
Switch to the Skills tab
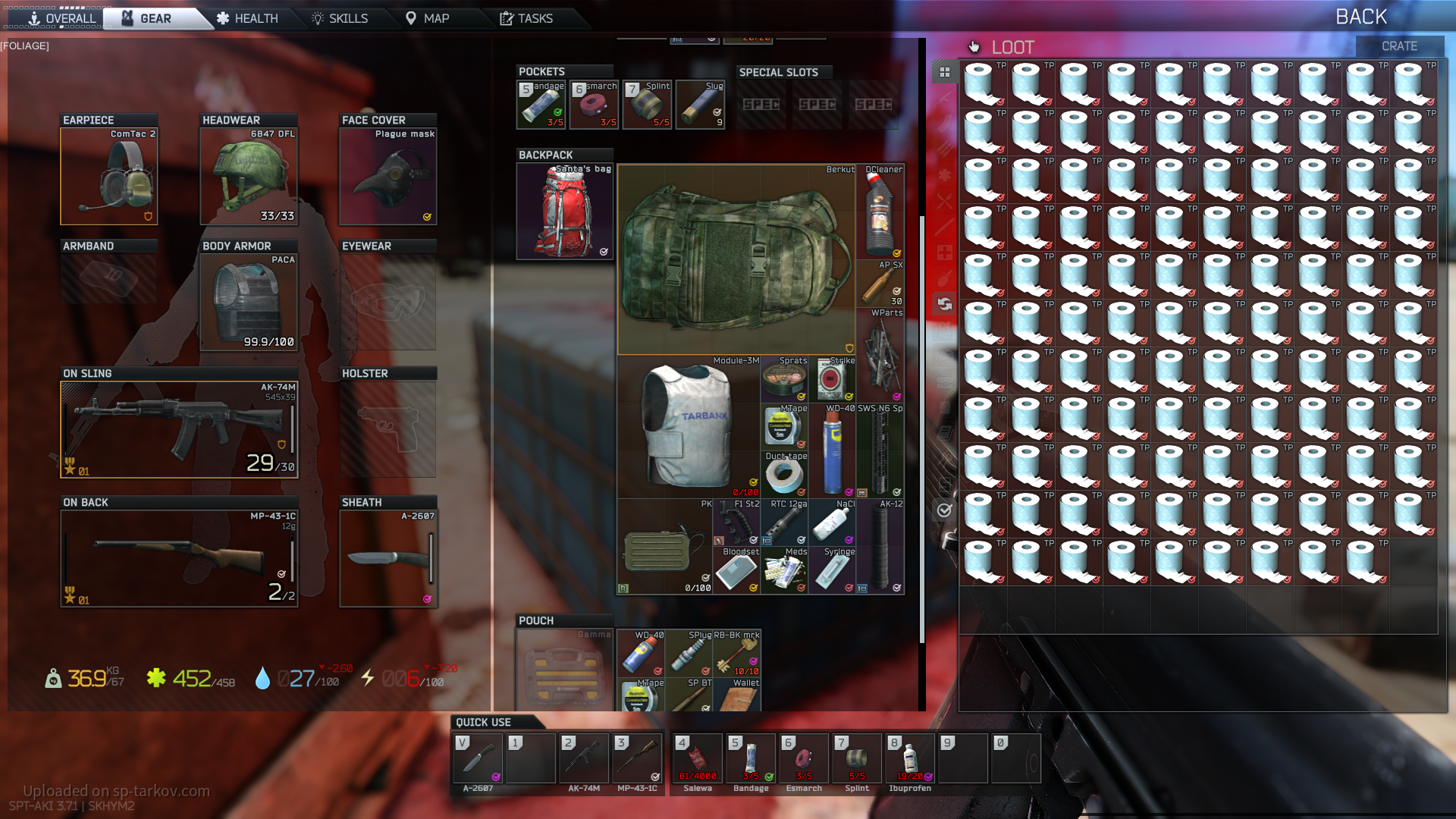click(340, 18)
